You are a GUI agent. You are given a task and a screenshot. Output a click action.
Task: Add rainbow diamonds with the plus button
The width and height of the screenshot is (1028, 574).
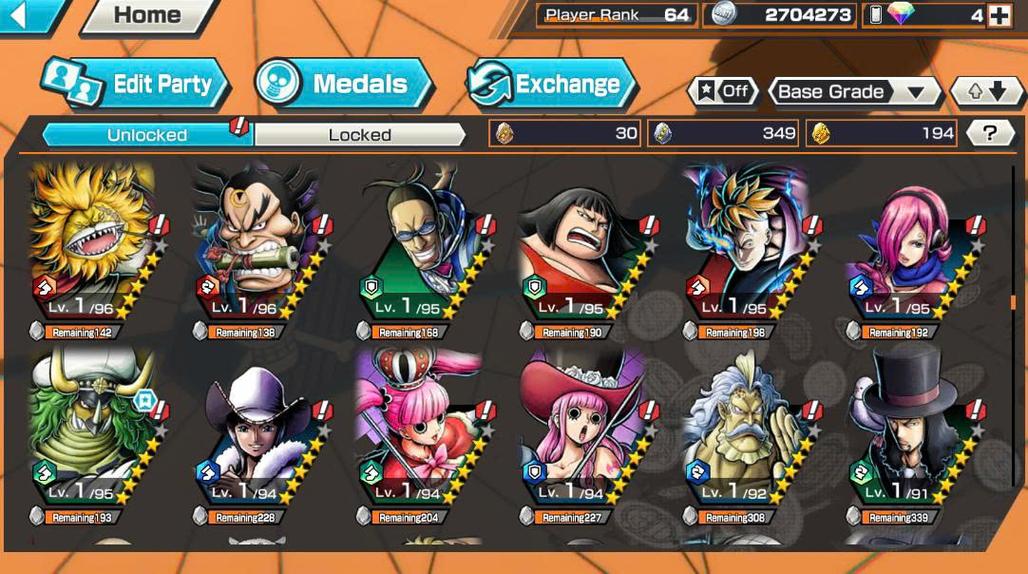998,15
